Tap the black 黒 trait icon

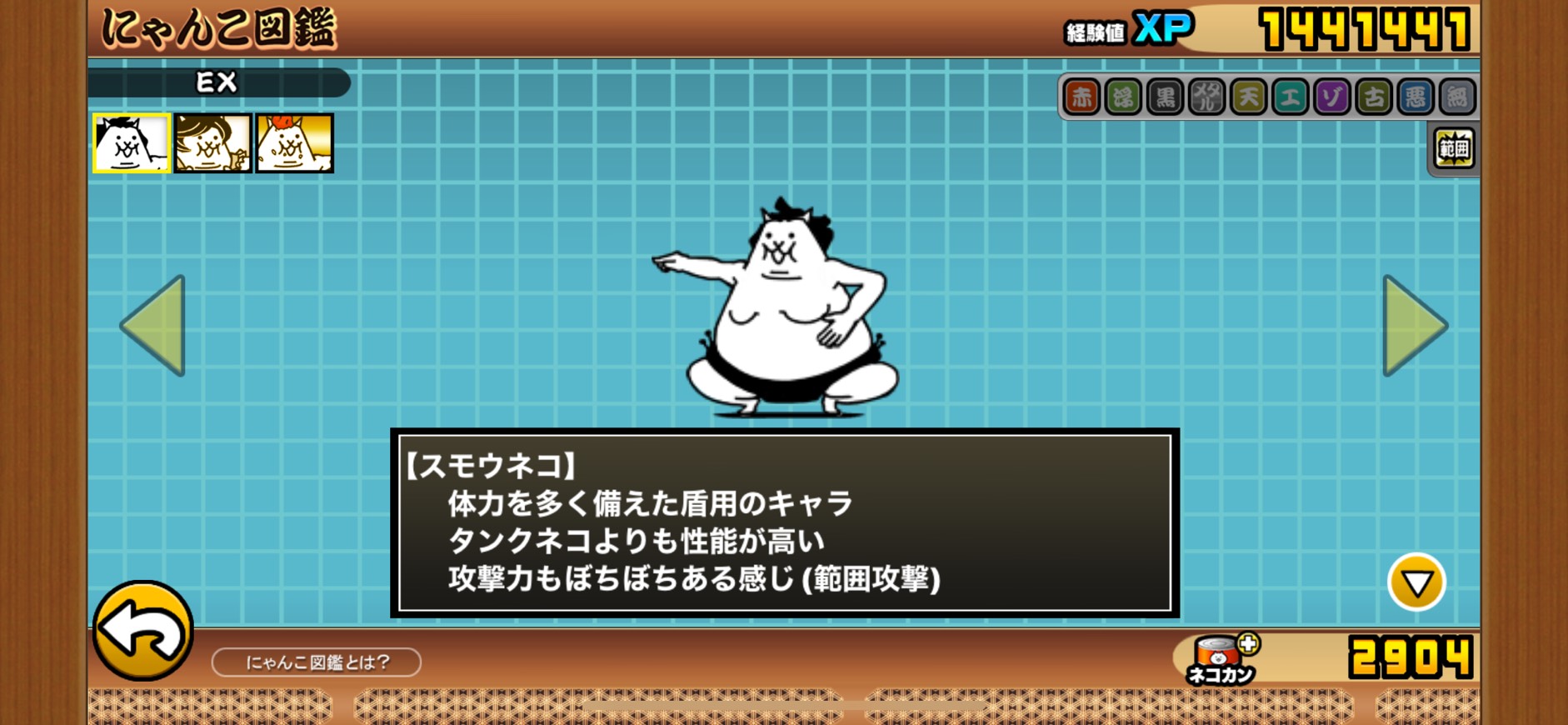point(1165,97)
